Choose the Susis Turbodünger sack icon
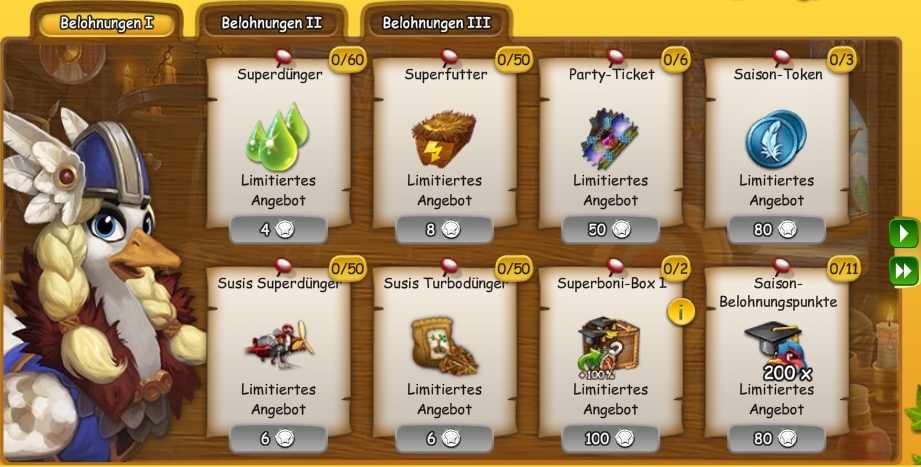This screenshot has height=467, width=921. coord(443,345)
